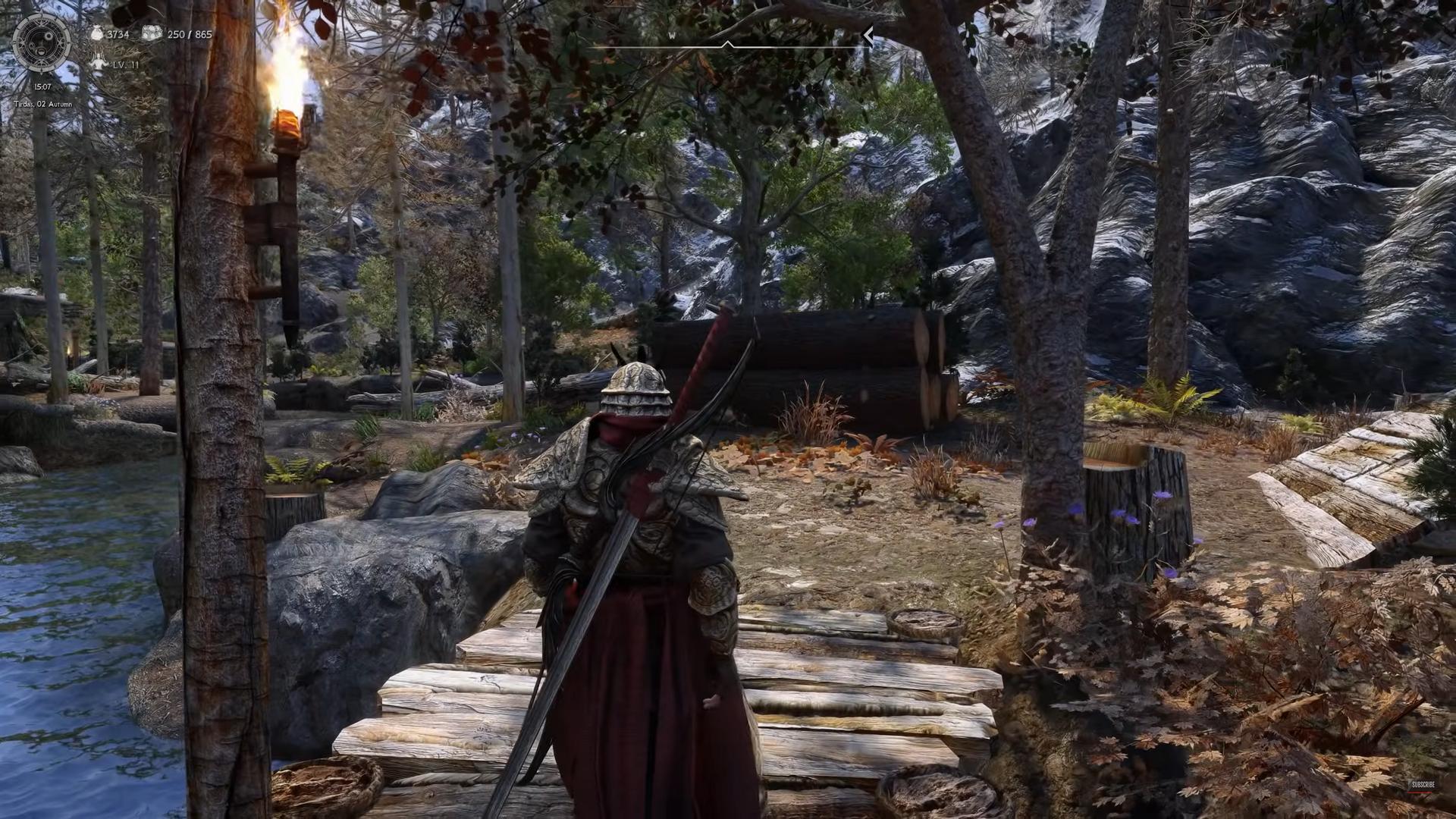Click the compass bar

click(x=726, y=45)
